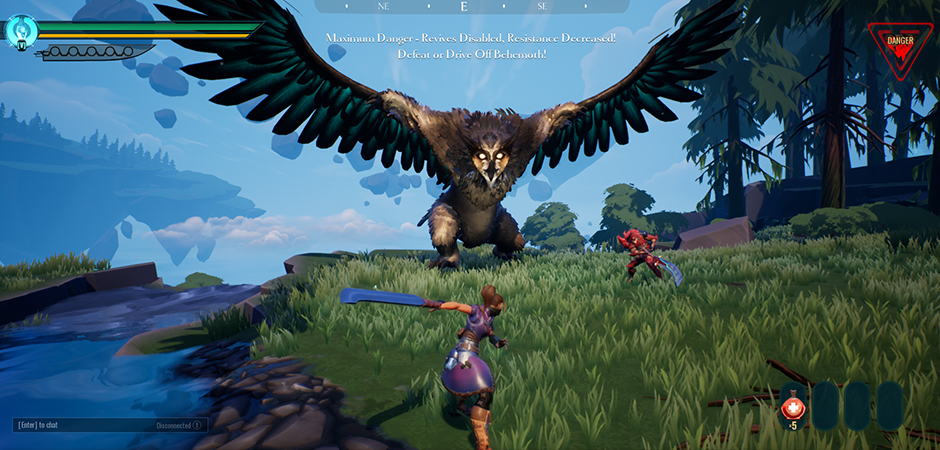940x450 pixels.
Task: Click the compass strip showing East
Action: [463, 6]
